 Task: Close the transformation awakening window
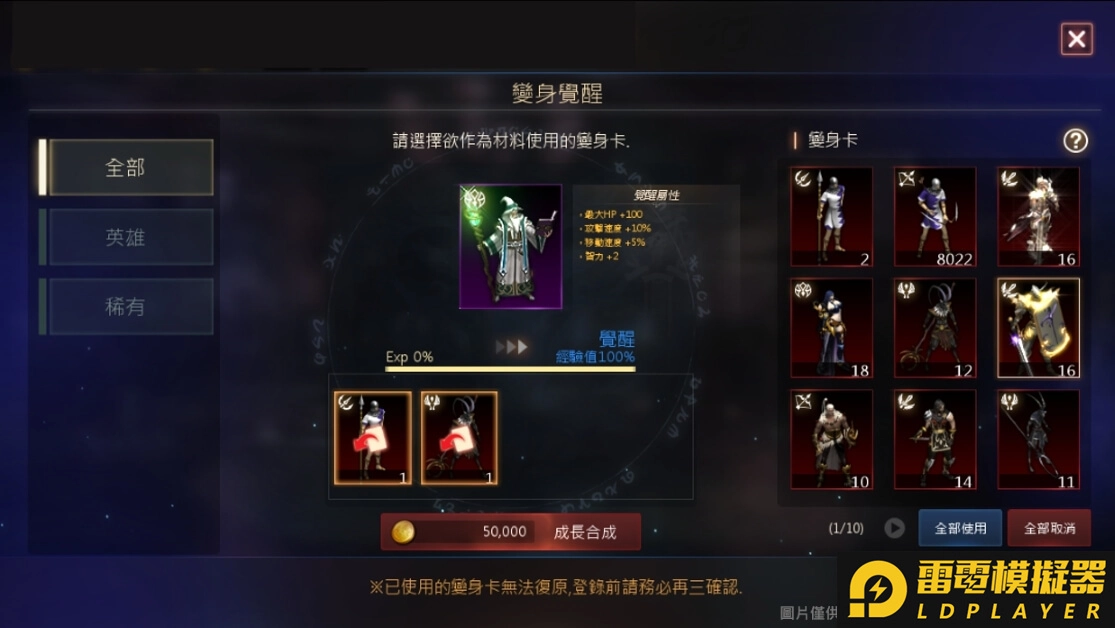1076,39
